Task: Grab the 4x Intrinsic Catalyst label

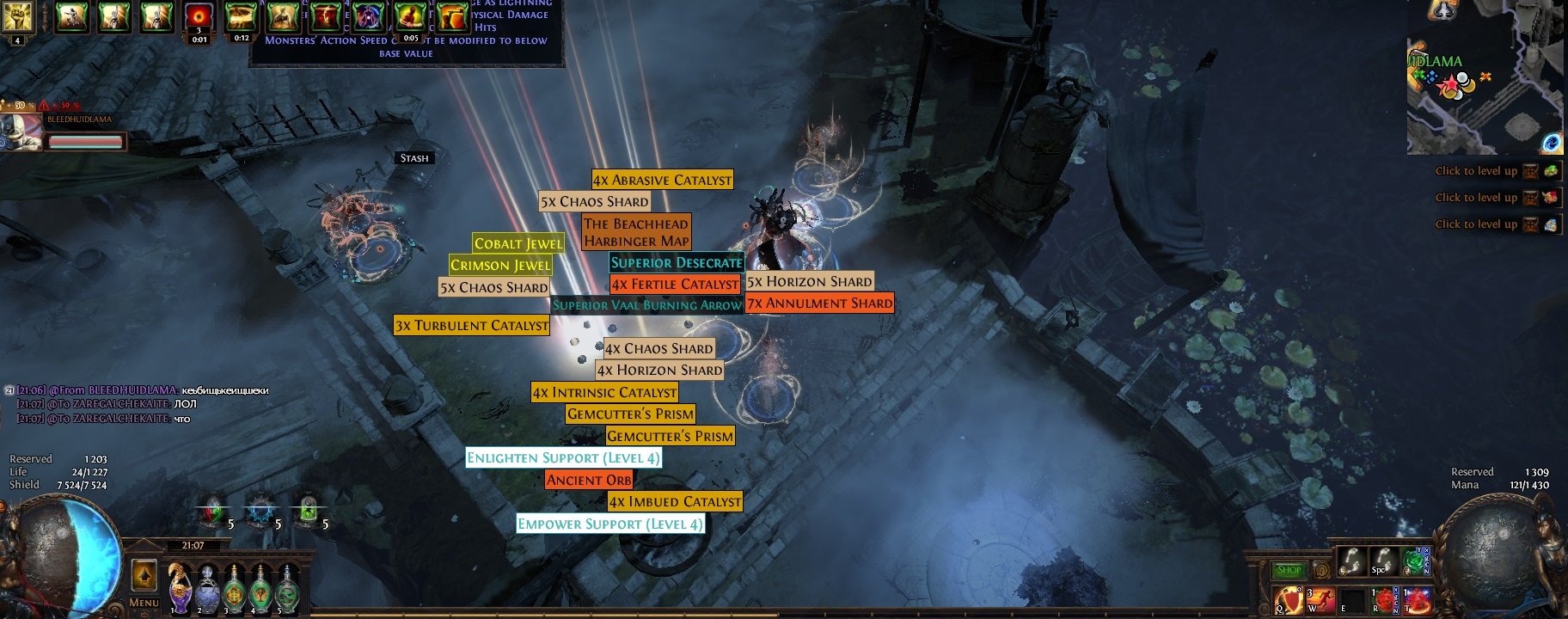Action: (604, 392)
